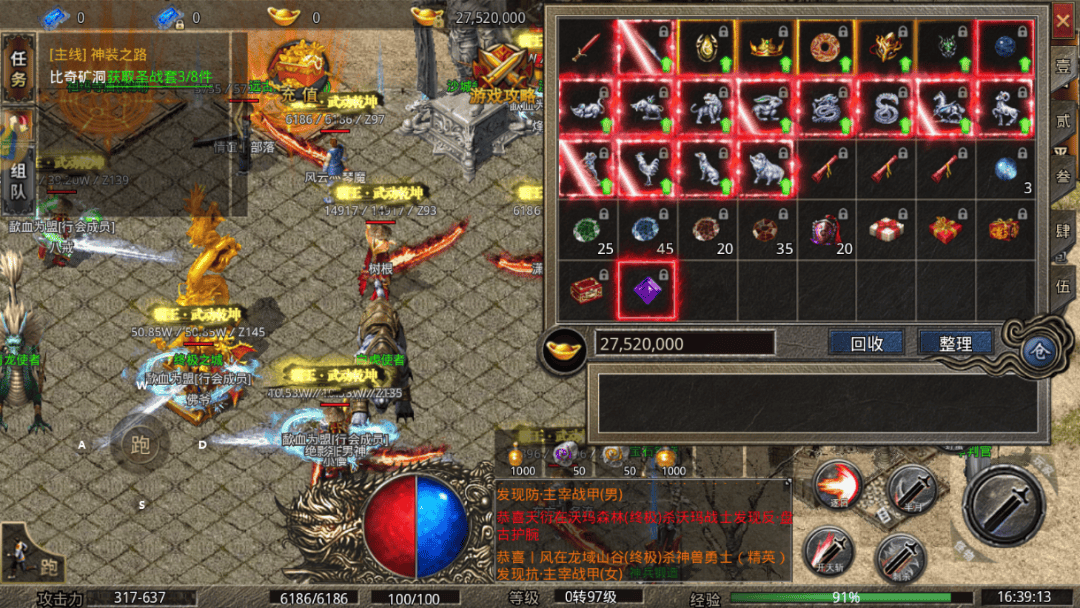
Task: Tap the large sword basic attack button
Action: [1004, 505]
